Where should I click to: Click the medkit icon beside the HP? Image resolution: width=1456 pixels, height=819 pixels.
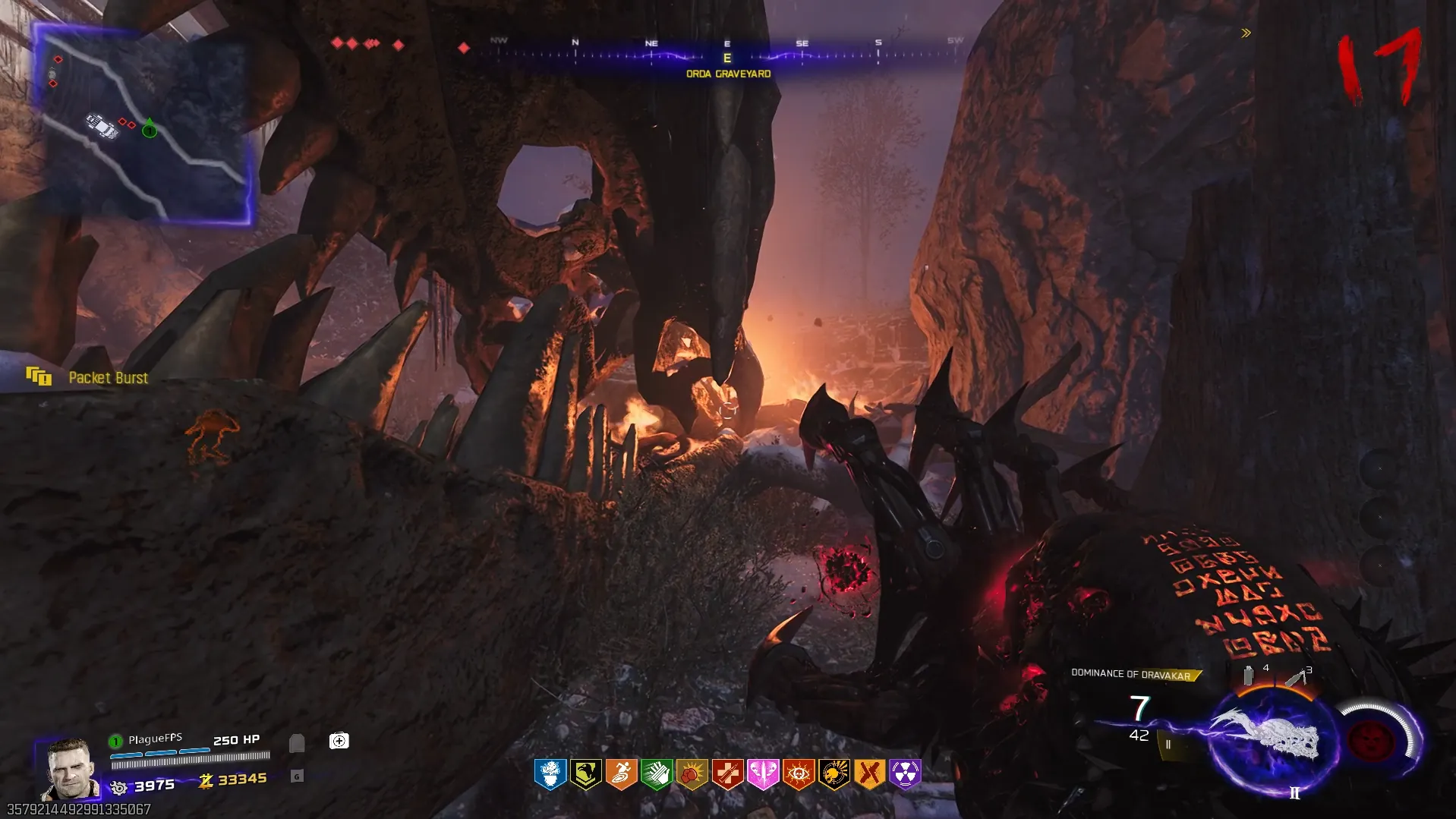[339, 741]
